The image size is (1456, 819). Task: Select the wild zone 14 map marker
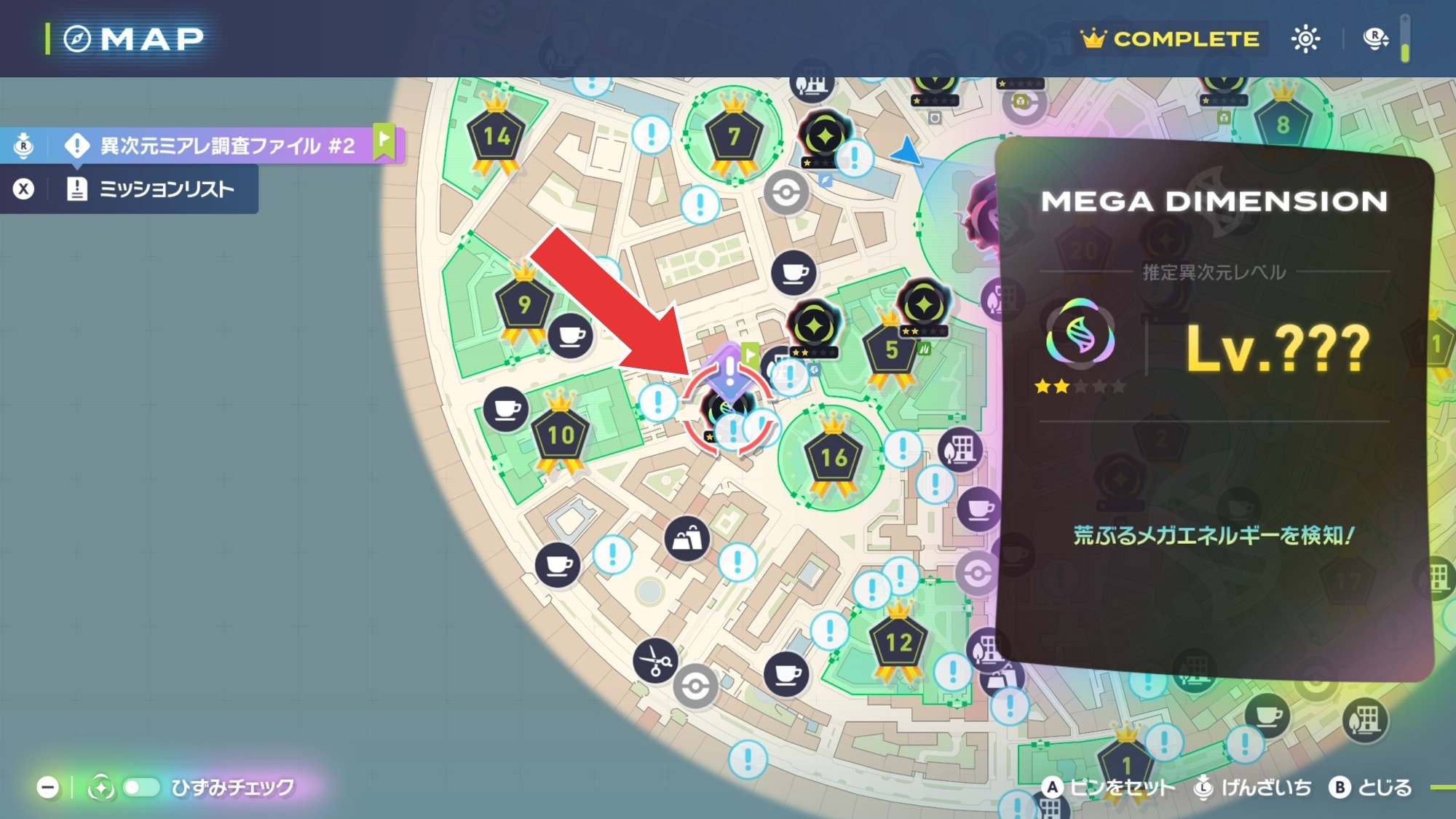pos(496,137)
